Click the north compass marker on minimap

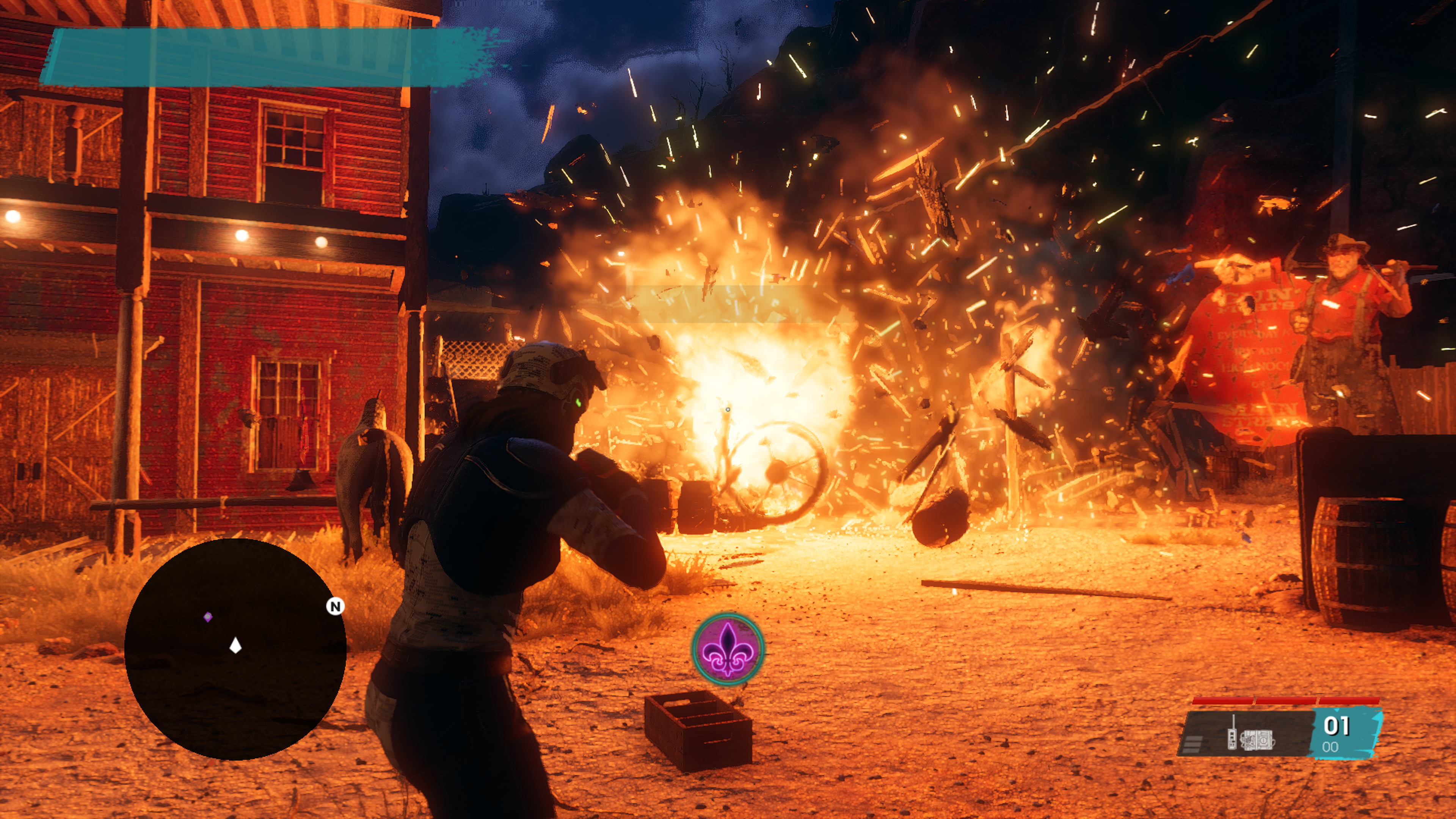click(335, 607)
